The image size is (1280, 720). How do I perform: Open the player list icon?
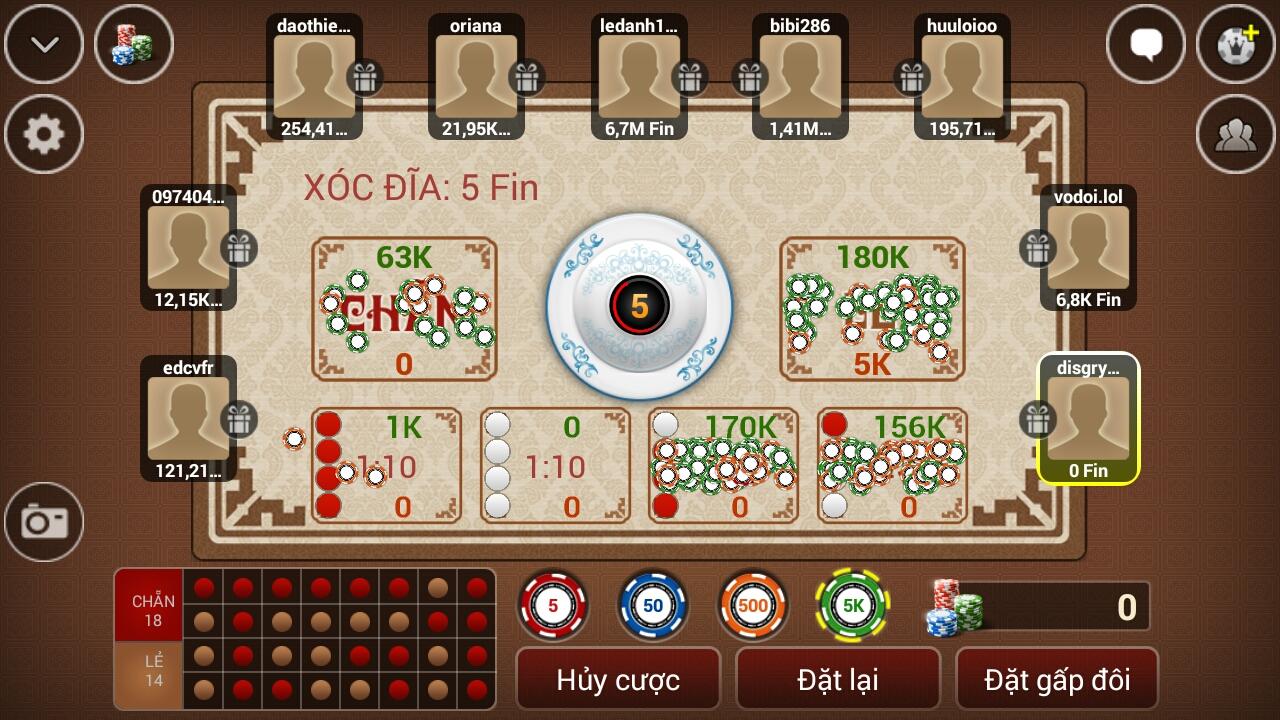point(1235,134)
